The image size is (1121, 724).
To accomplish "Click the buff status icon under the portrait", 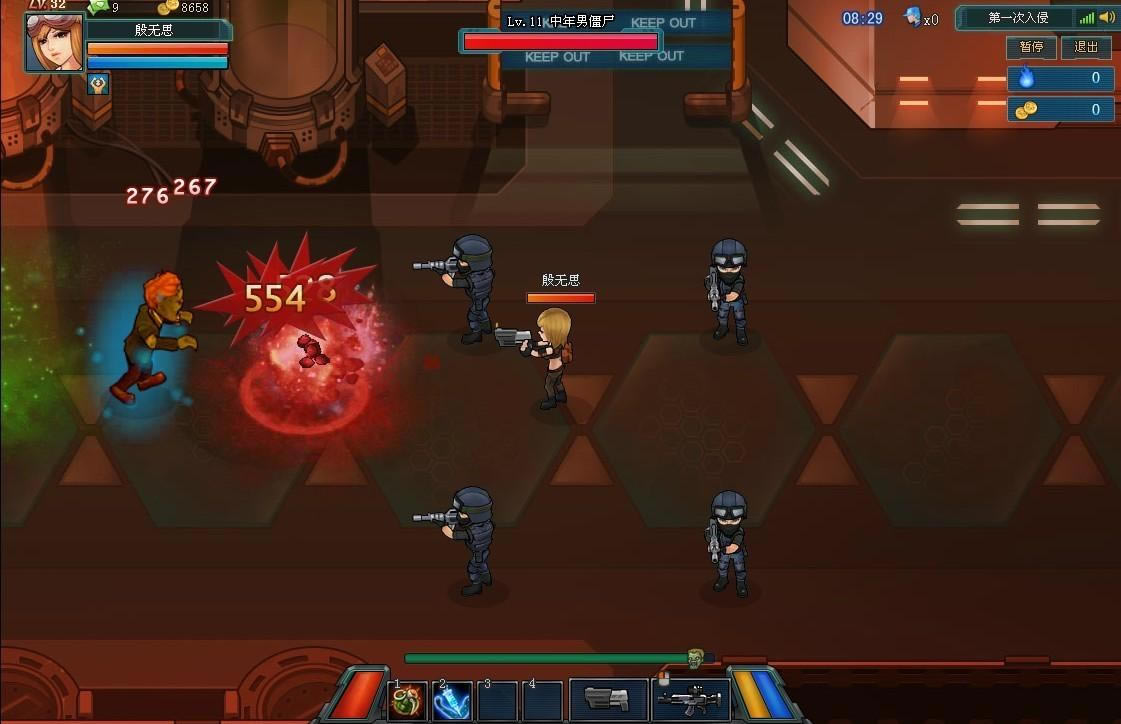I will 98,82.
